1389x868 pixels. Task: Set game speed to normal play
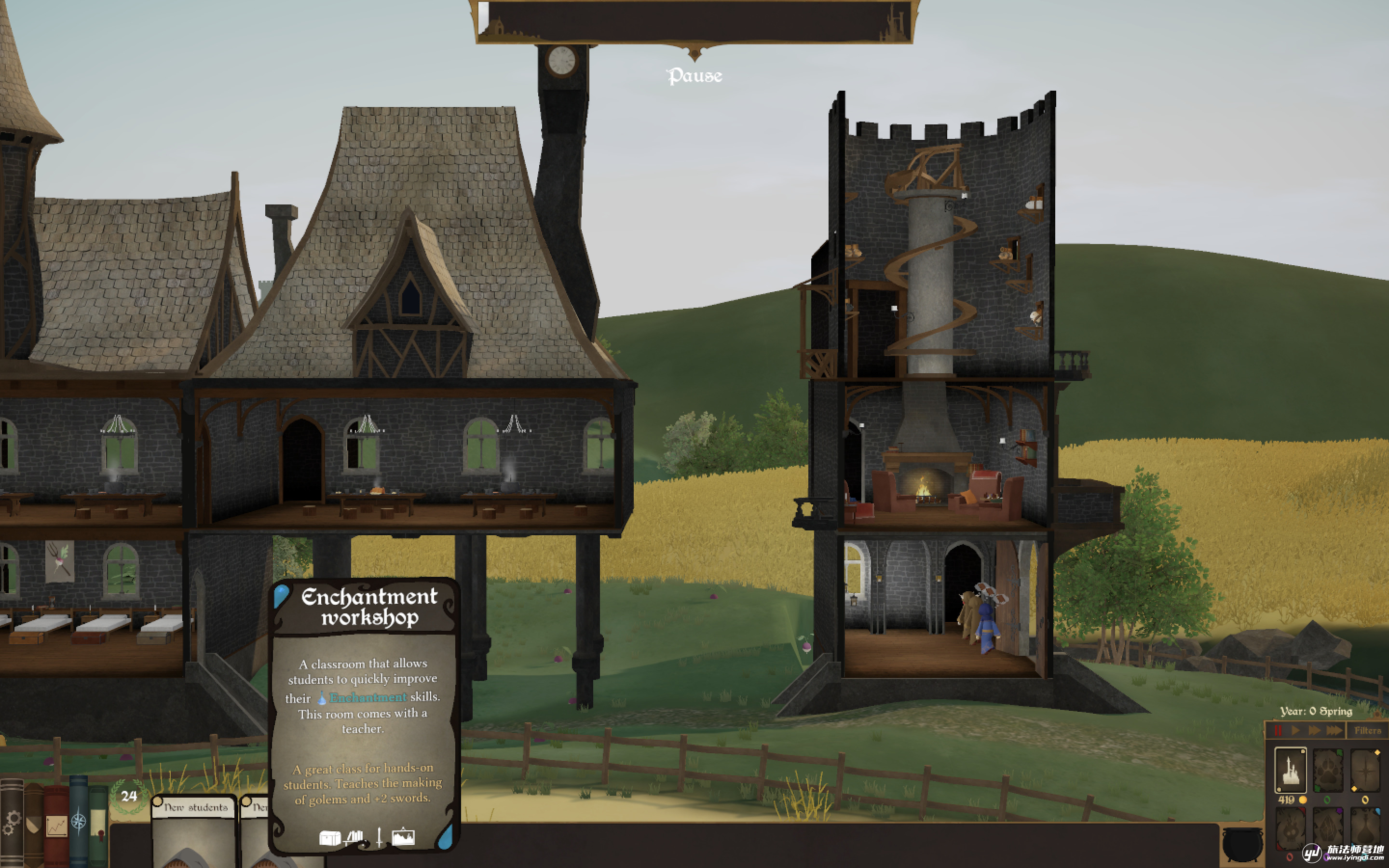tap(1295, 730)
